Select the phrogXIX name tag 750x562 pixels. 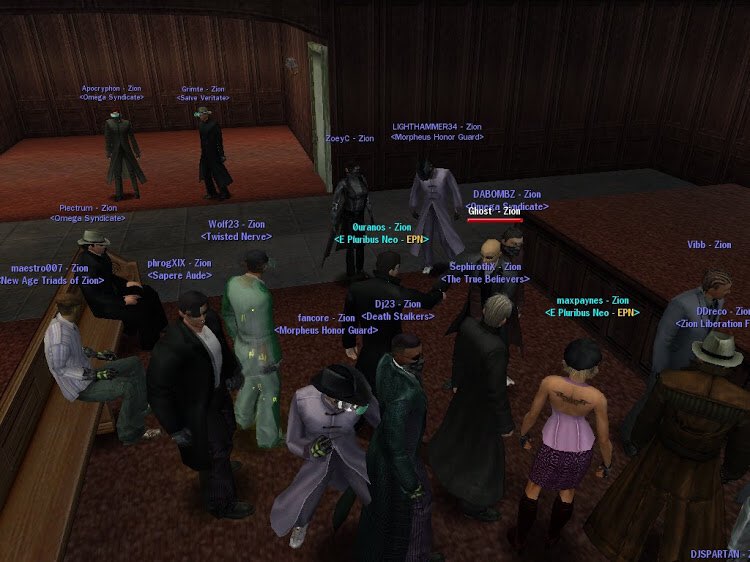(x=179, y=263)
